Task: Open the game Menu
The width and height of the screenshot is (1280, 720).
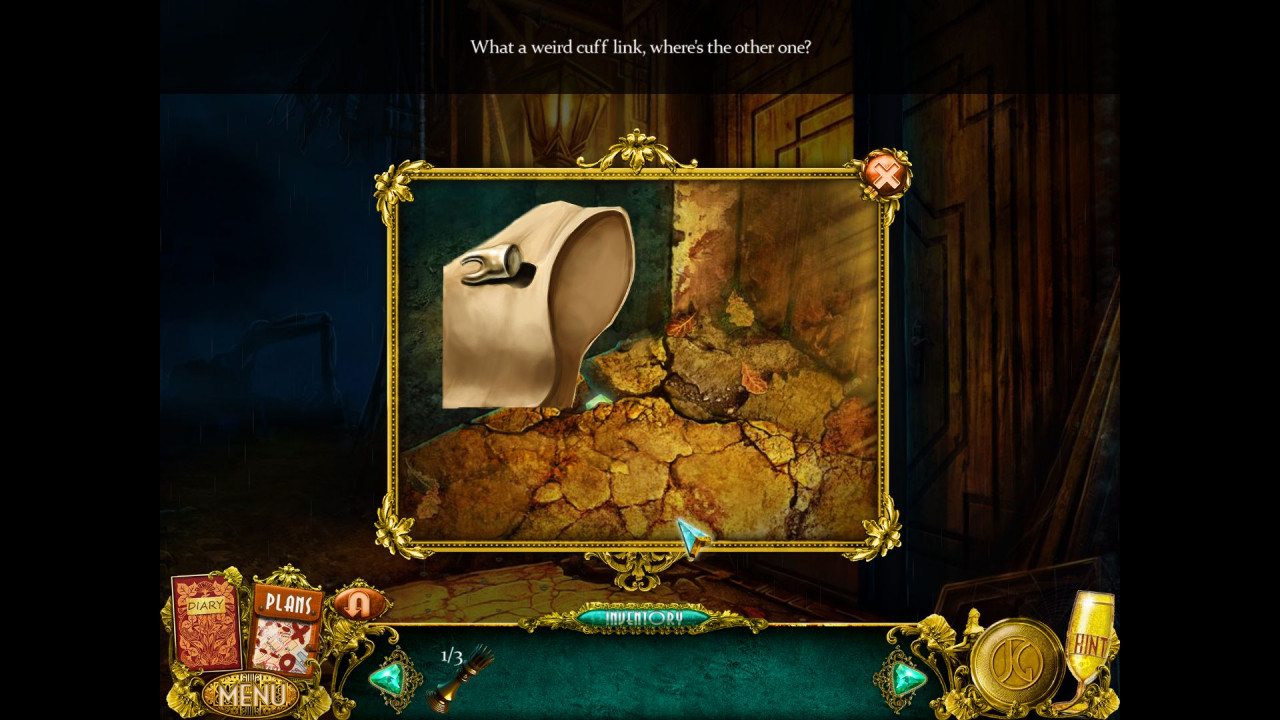Action: 248,693
